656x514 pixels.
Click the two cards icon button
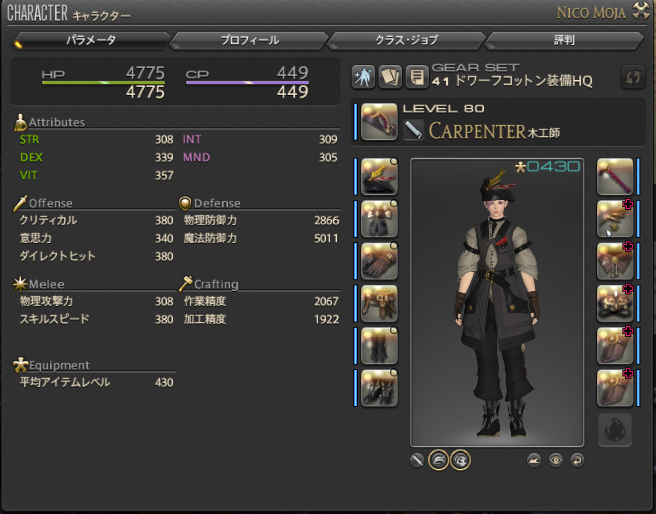click(390, 77)
